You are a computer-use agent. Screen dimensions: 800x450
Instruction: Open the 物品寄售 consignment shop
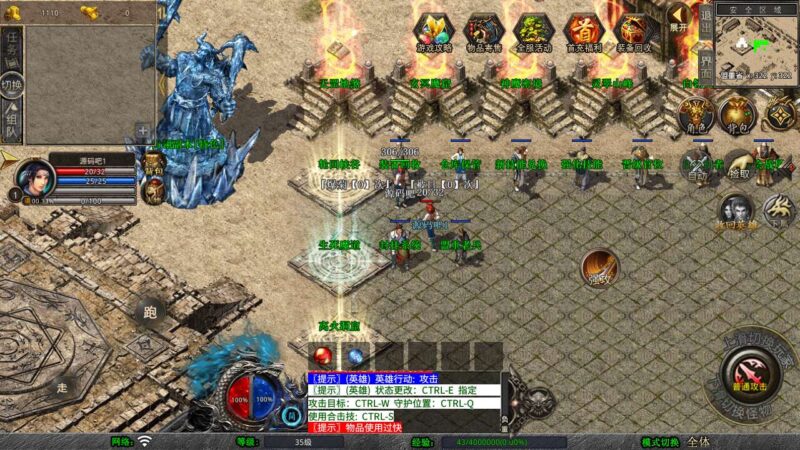[483, 32]
